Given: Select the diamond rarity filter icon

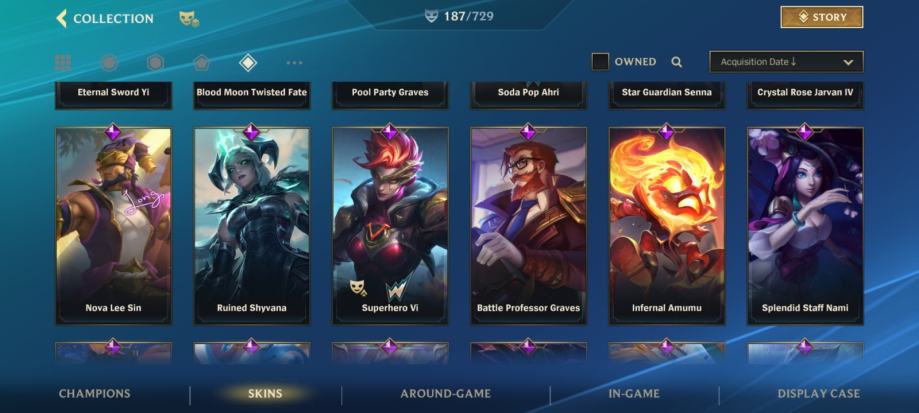Looking at the screenshot, I should point(248,63).
